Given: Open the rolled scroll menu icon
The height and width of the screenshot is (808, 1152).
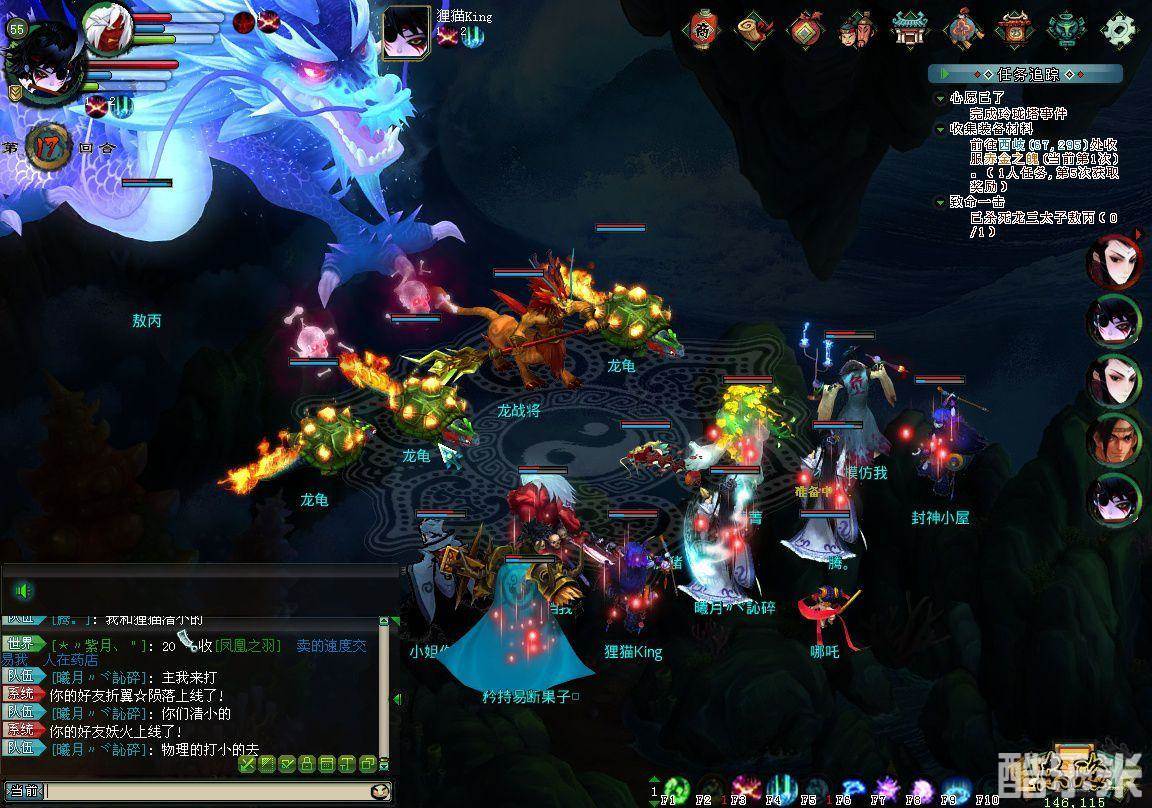Looking at the screenshot, I should [x=755, y=30].
